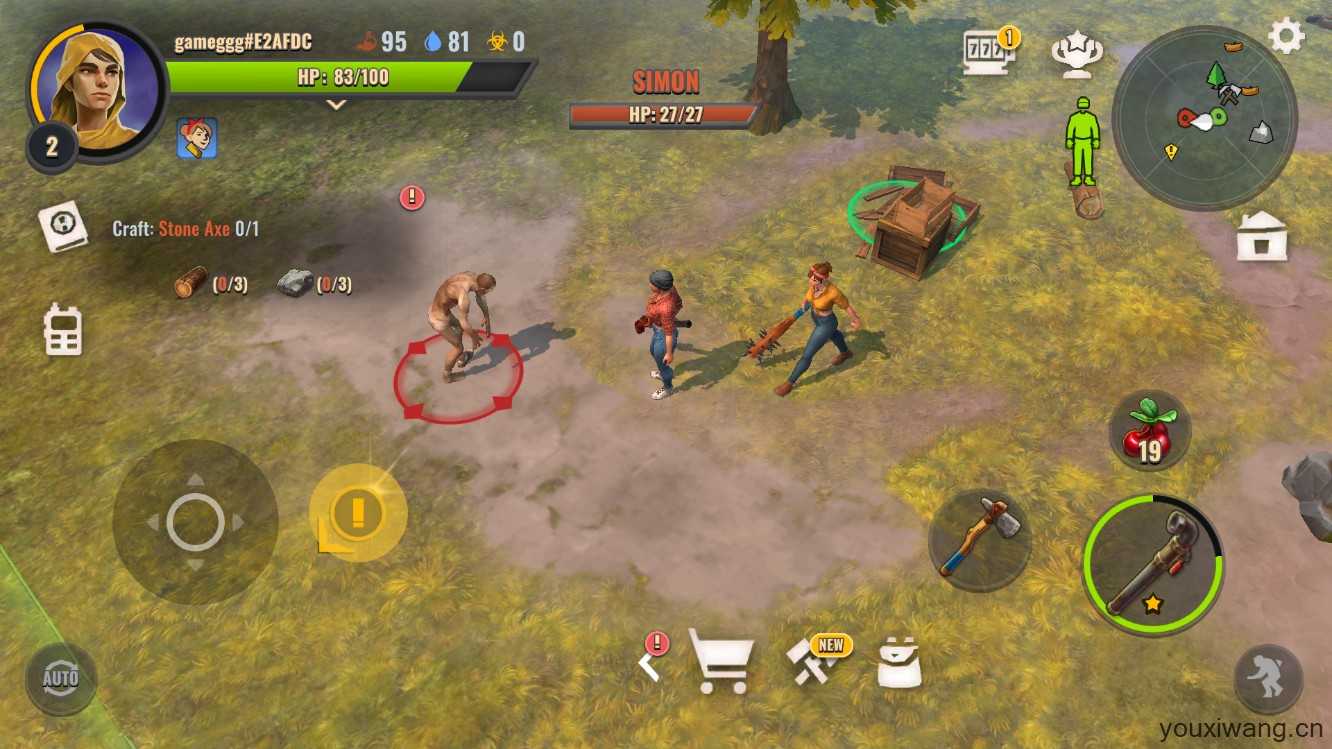
Task: Open the slot machine 777 icon
Action: pyautogui.click(x=988, y=53)
